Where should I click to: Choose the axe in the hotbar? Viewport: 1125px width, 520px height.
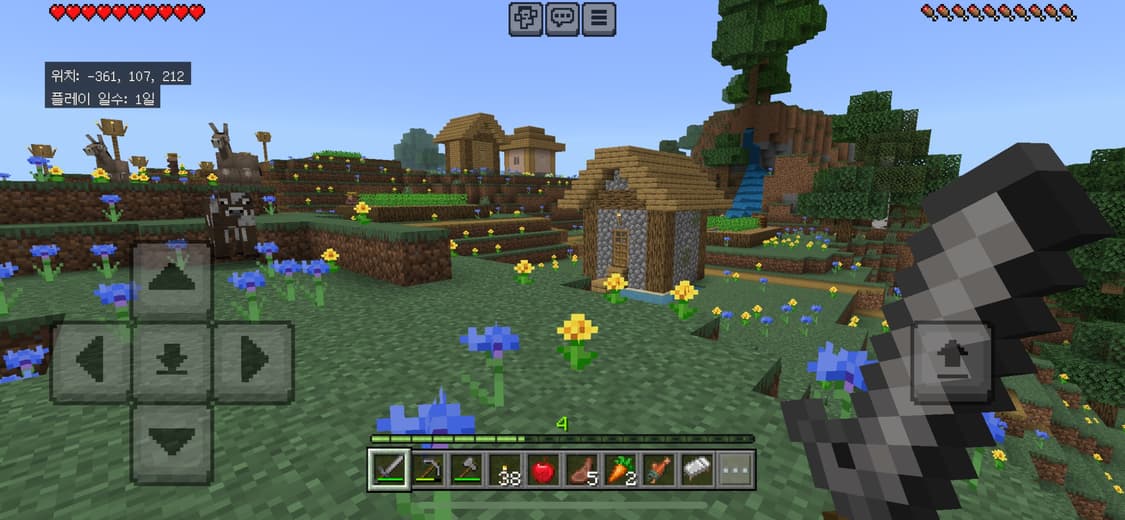(465, 469)
